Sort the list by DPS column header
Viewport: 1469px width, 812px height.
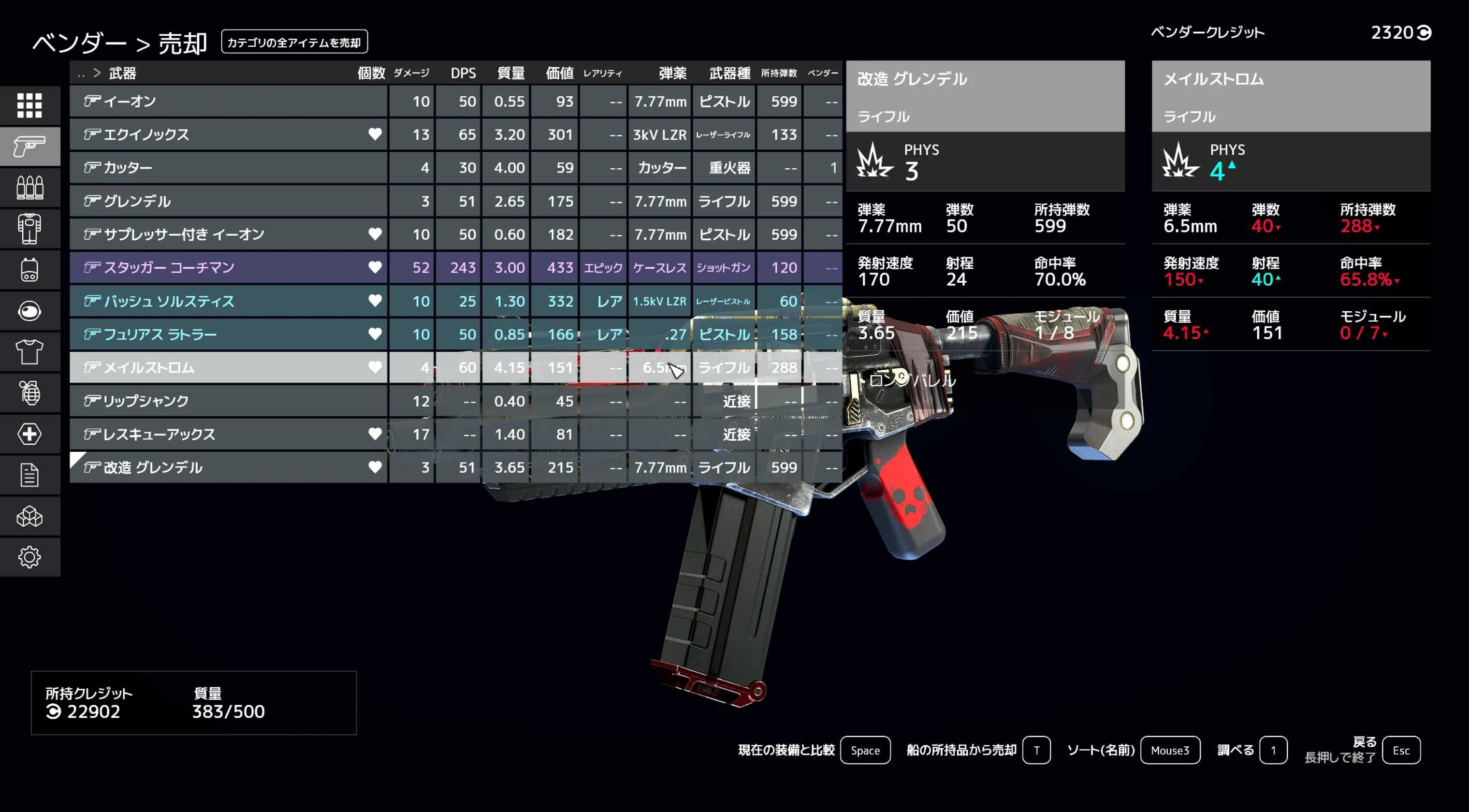coord(463,73)
